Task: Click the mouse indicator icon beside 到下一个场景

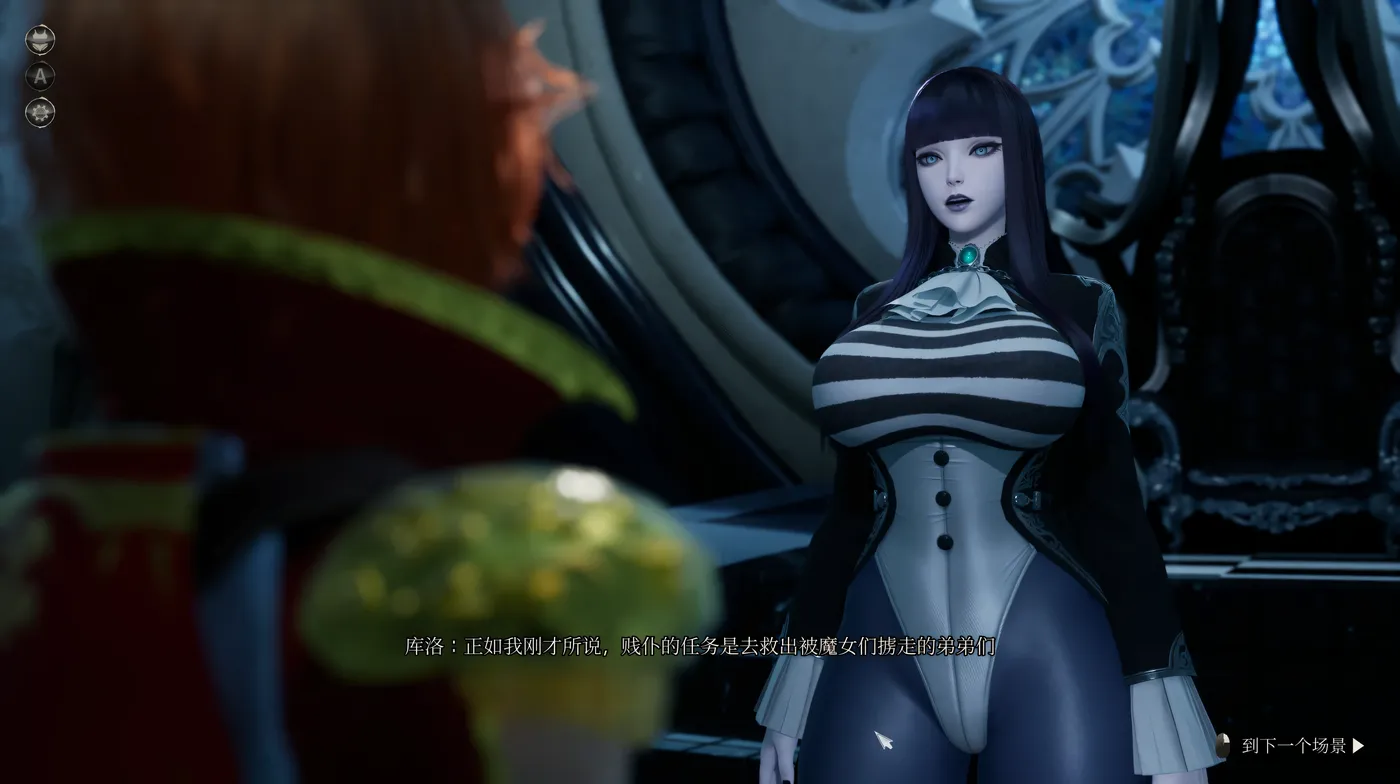Action: click(1224, 744)
